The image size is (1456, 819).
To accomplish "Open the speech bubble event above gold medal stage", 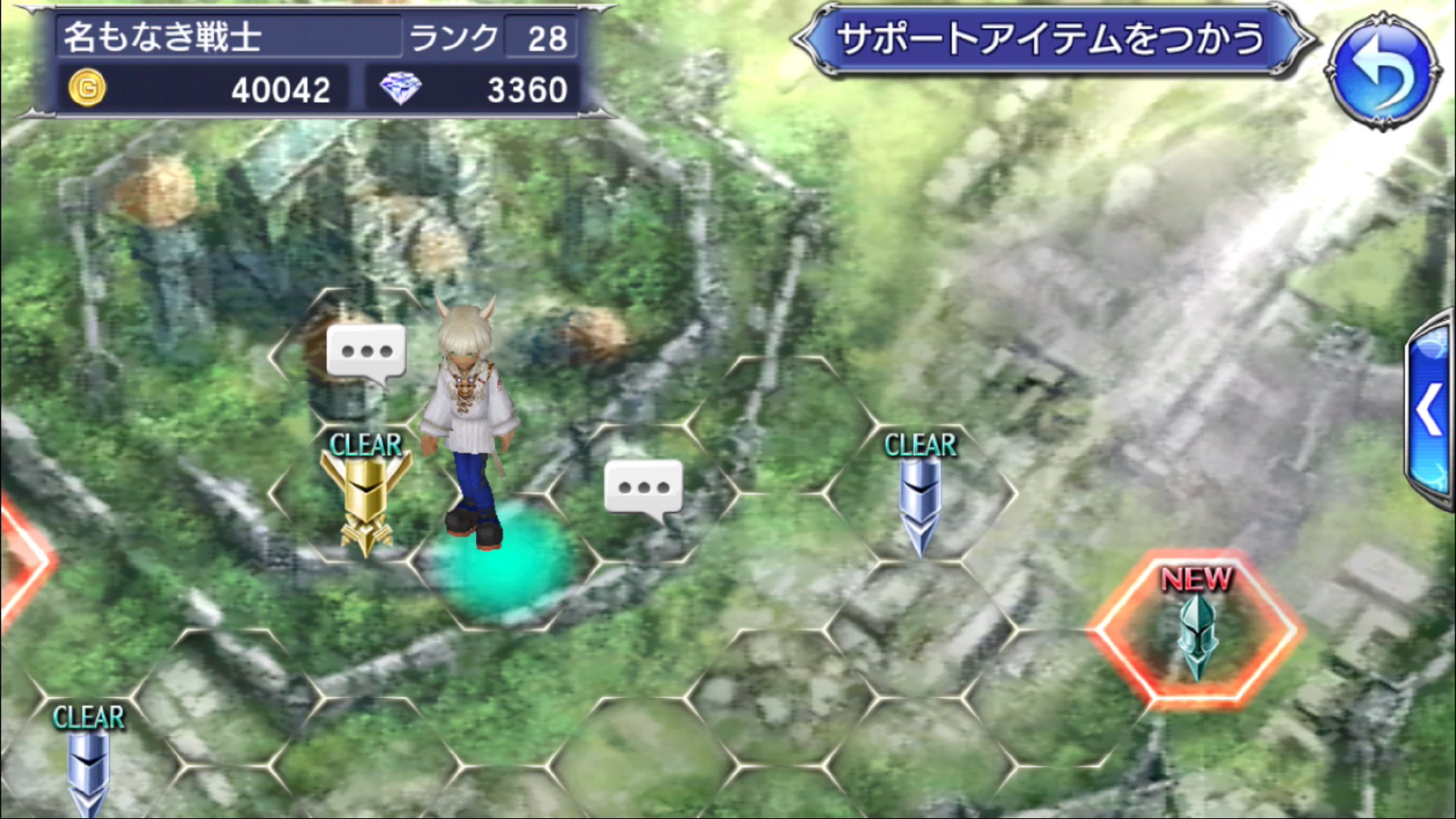I will (368, 350).
